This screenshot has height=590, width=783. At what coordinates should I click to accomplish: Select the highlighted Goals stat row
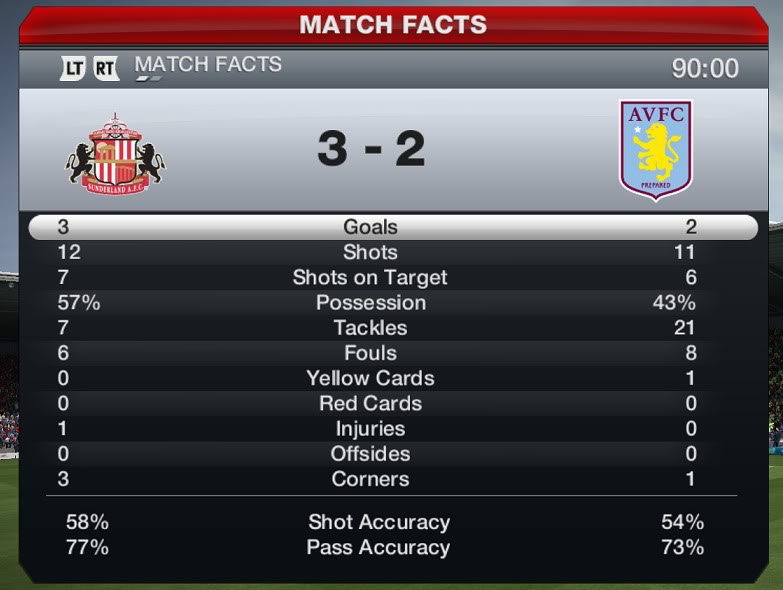pos(392,227)
